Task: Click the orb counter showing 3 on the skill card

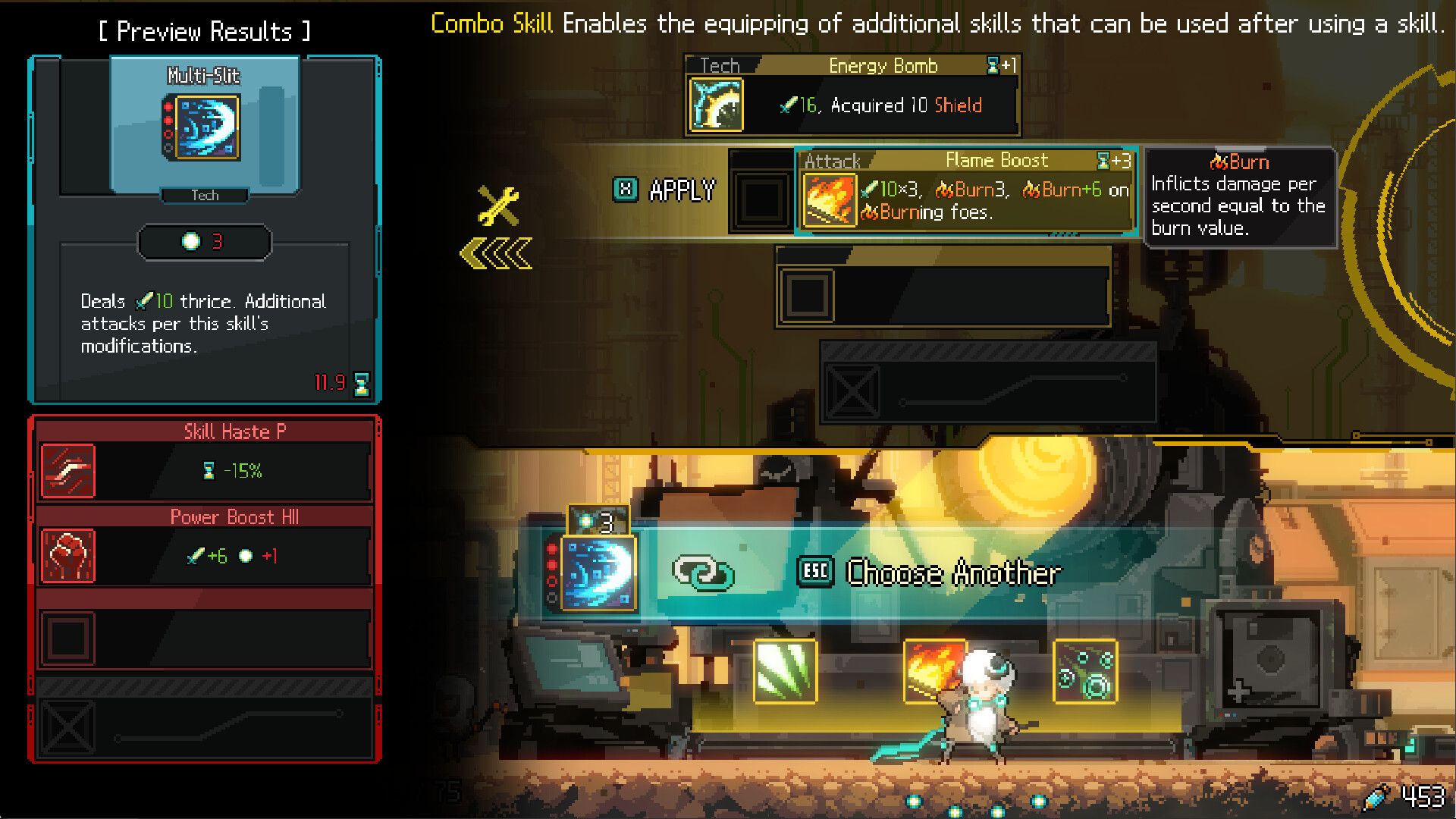Action: pos(203,241)
